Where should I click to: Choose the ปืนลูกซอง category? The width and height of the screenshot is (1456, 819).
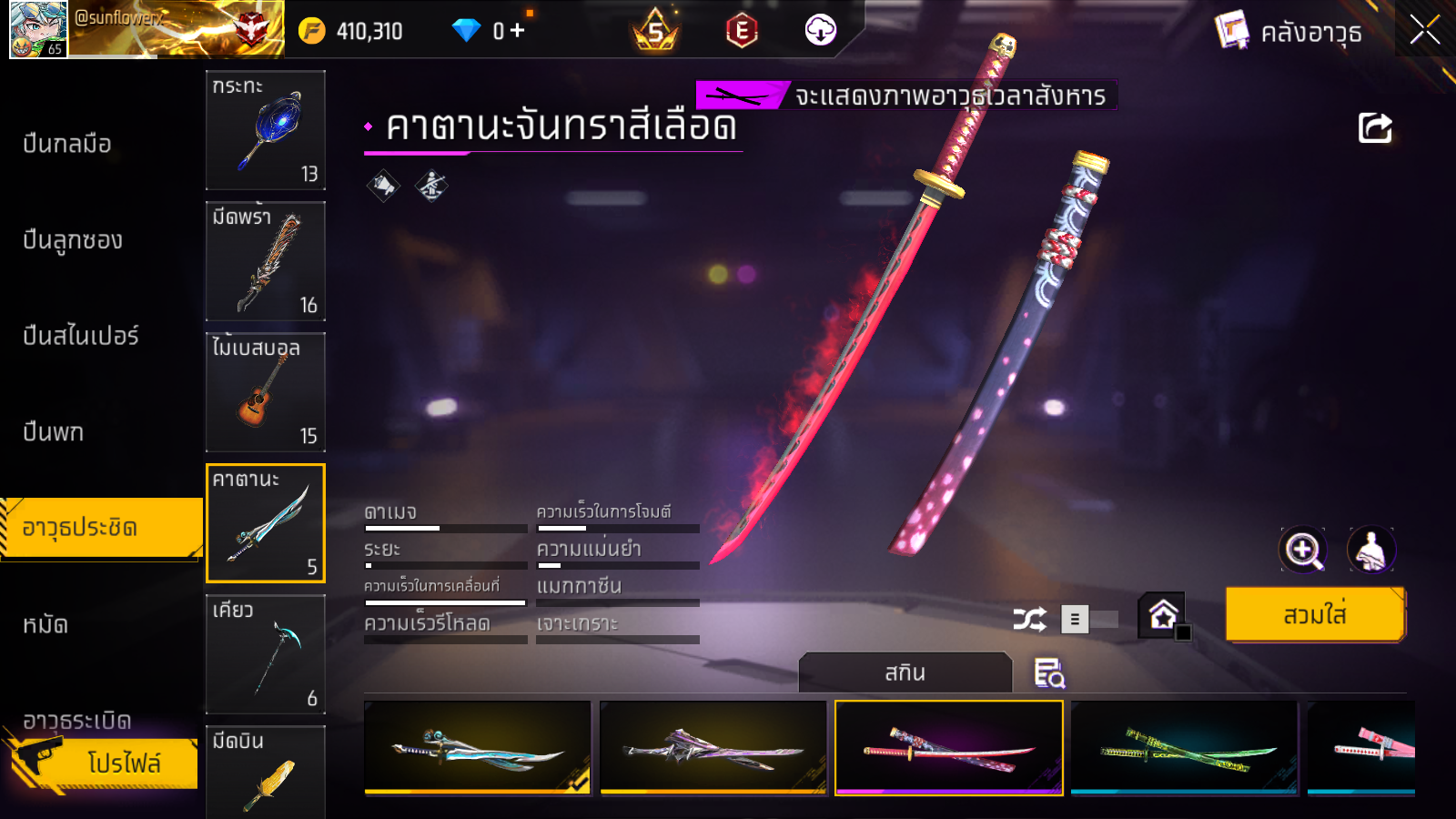coord(73,240)
